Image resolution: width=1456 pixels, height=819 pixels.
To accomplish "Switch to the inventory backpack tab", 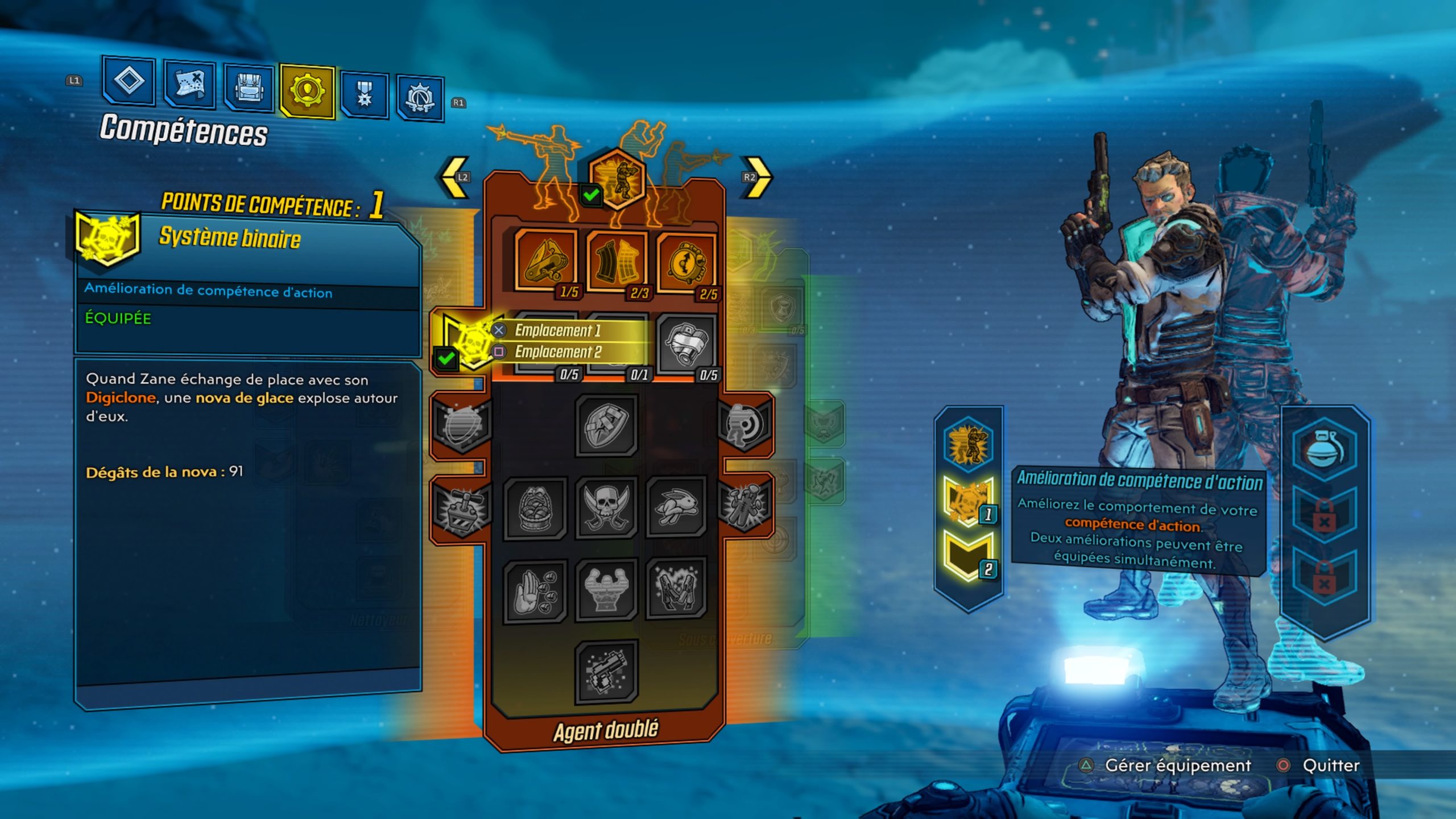I will pyautogui.click(x=249, y=88).
